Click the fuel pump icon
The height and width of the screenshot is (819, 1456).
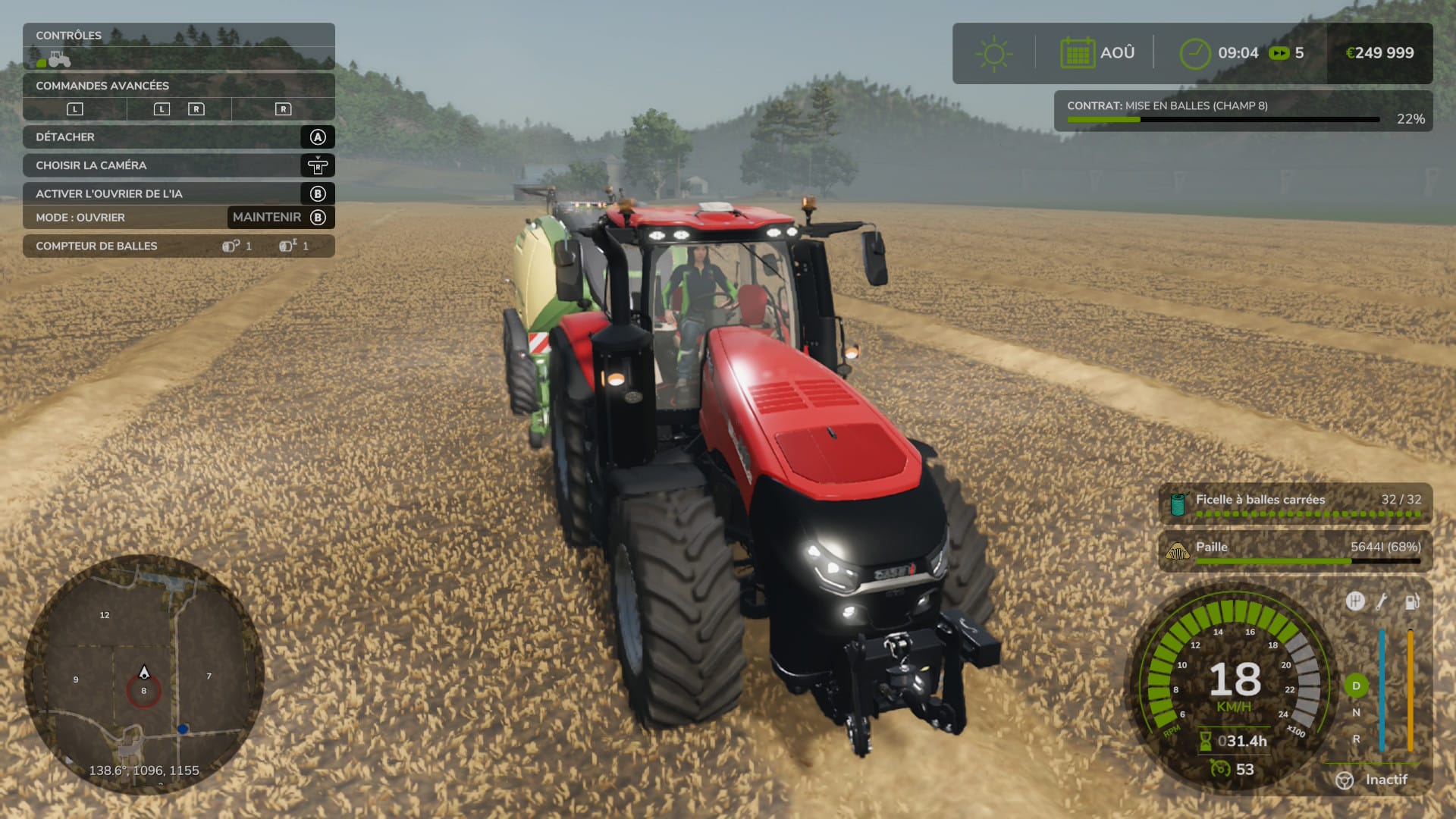pos(1411,602)
